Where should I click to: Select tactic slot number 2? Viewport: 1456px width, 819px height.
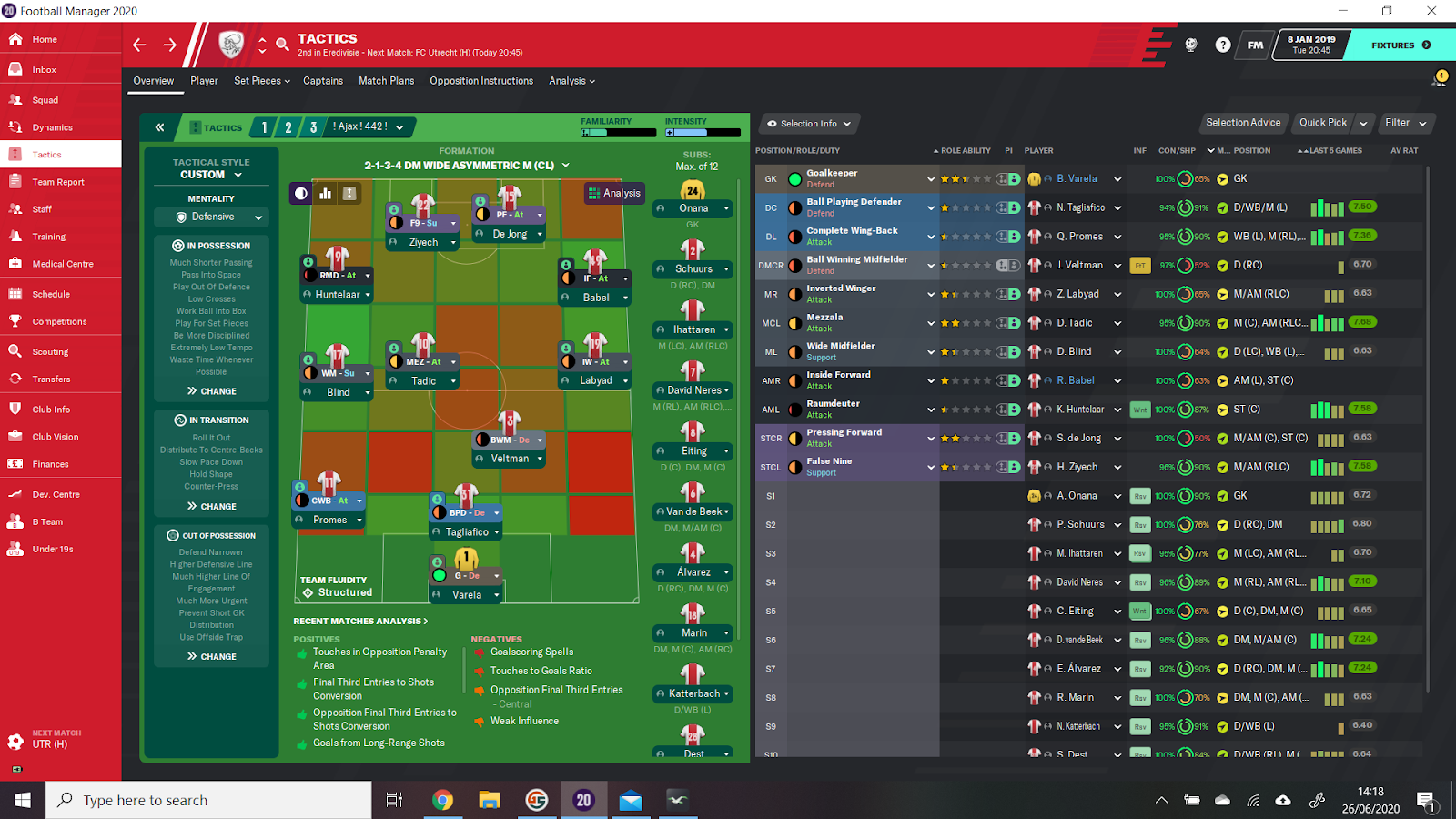point(288,127)
